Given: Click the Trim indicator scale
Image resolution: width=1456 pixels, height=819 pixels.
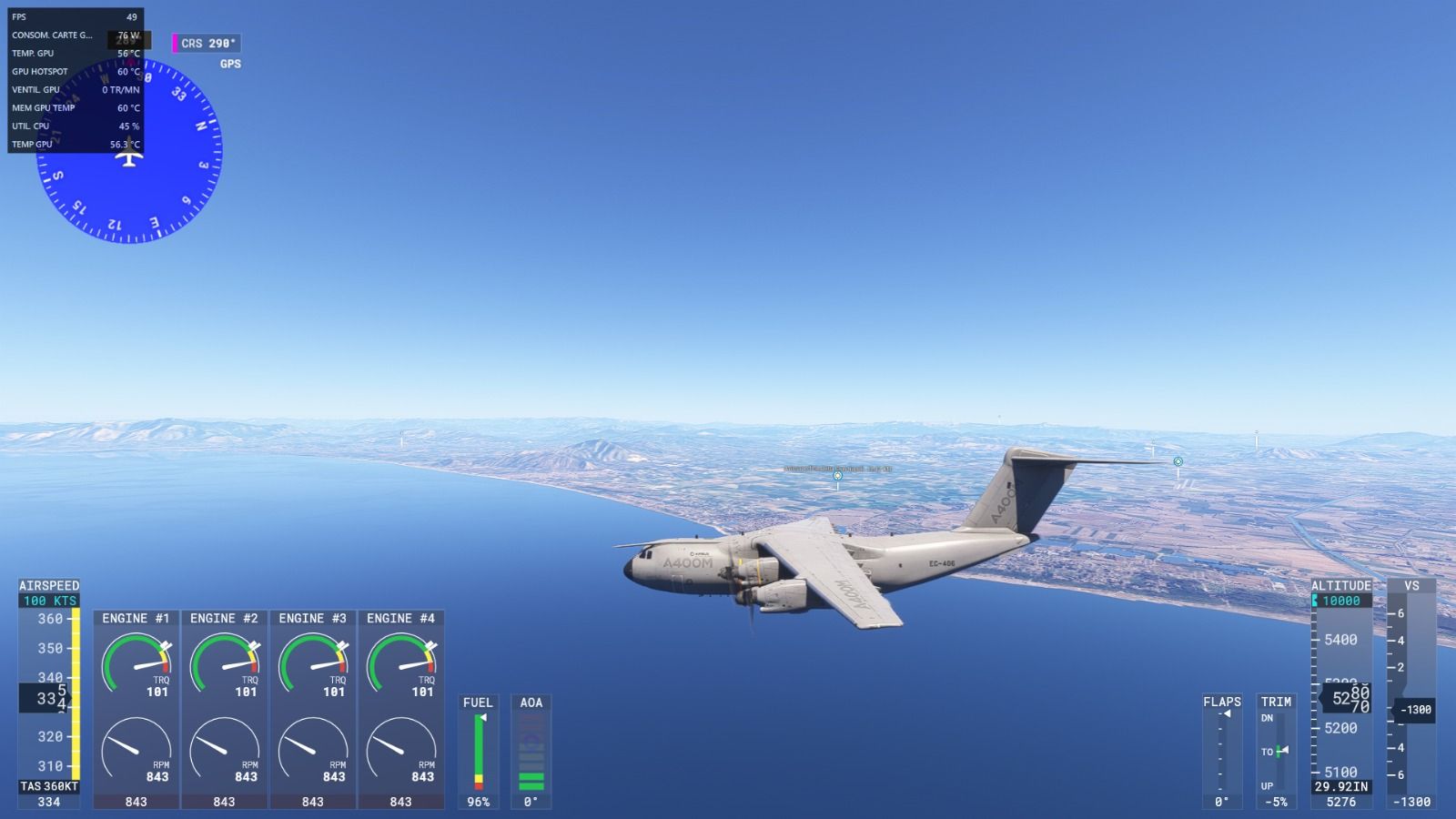Looking at the screenshot, I should (x=1276, y=751).
